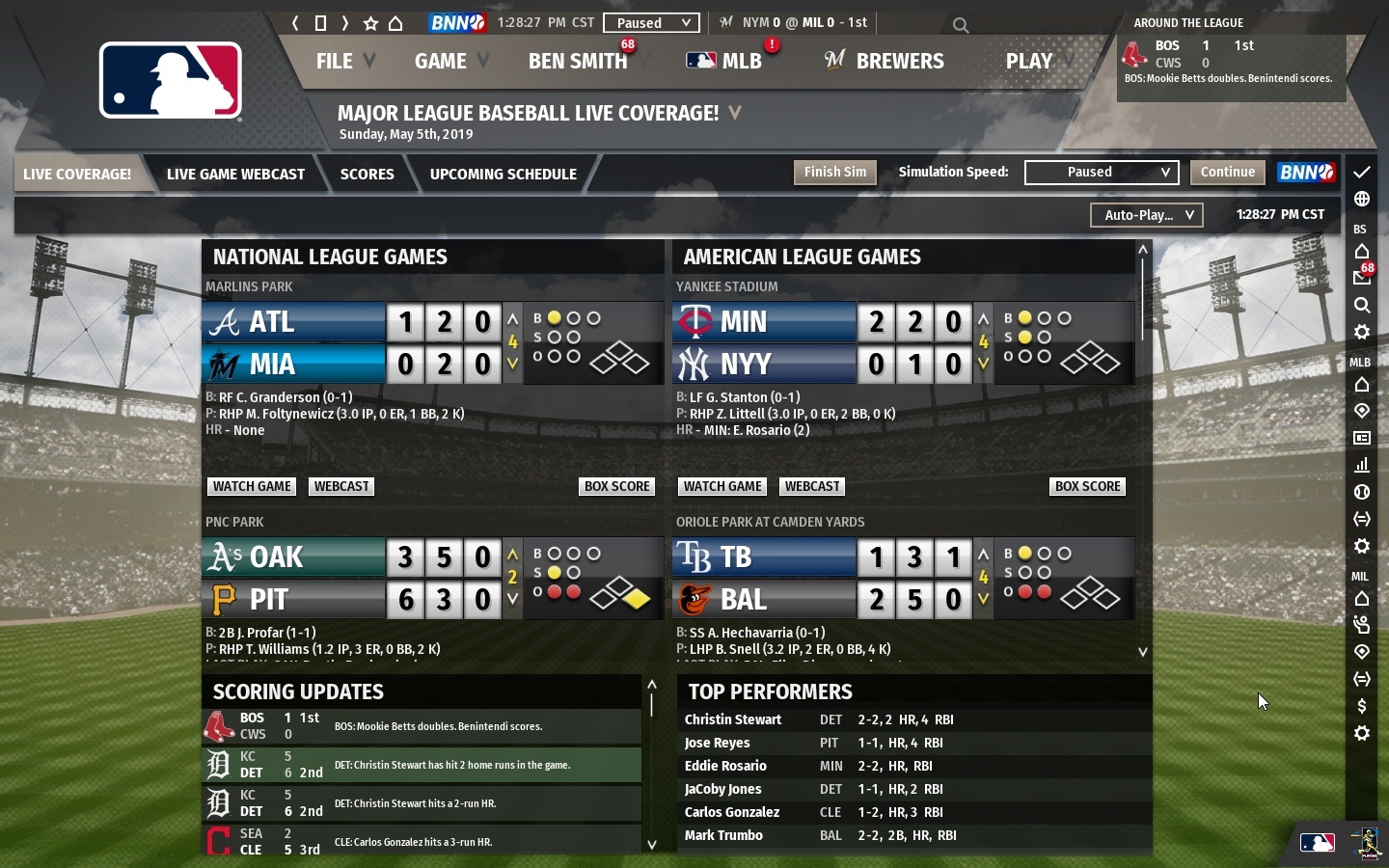Open the Auto-Play dropdown

pos(1147,215)
